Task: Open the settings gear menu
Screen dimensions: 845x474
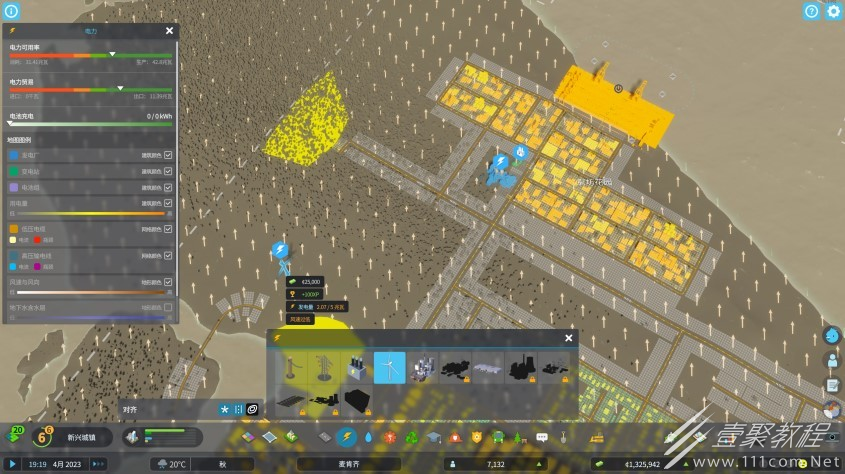Action: [833, 11]
